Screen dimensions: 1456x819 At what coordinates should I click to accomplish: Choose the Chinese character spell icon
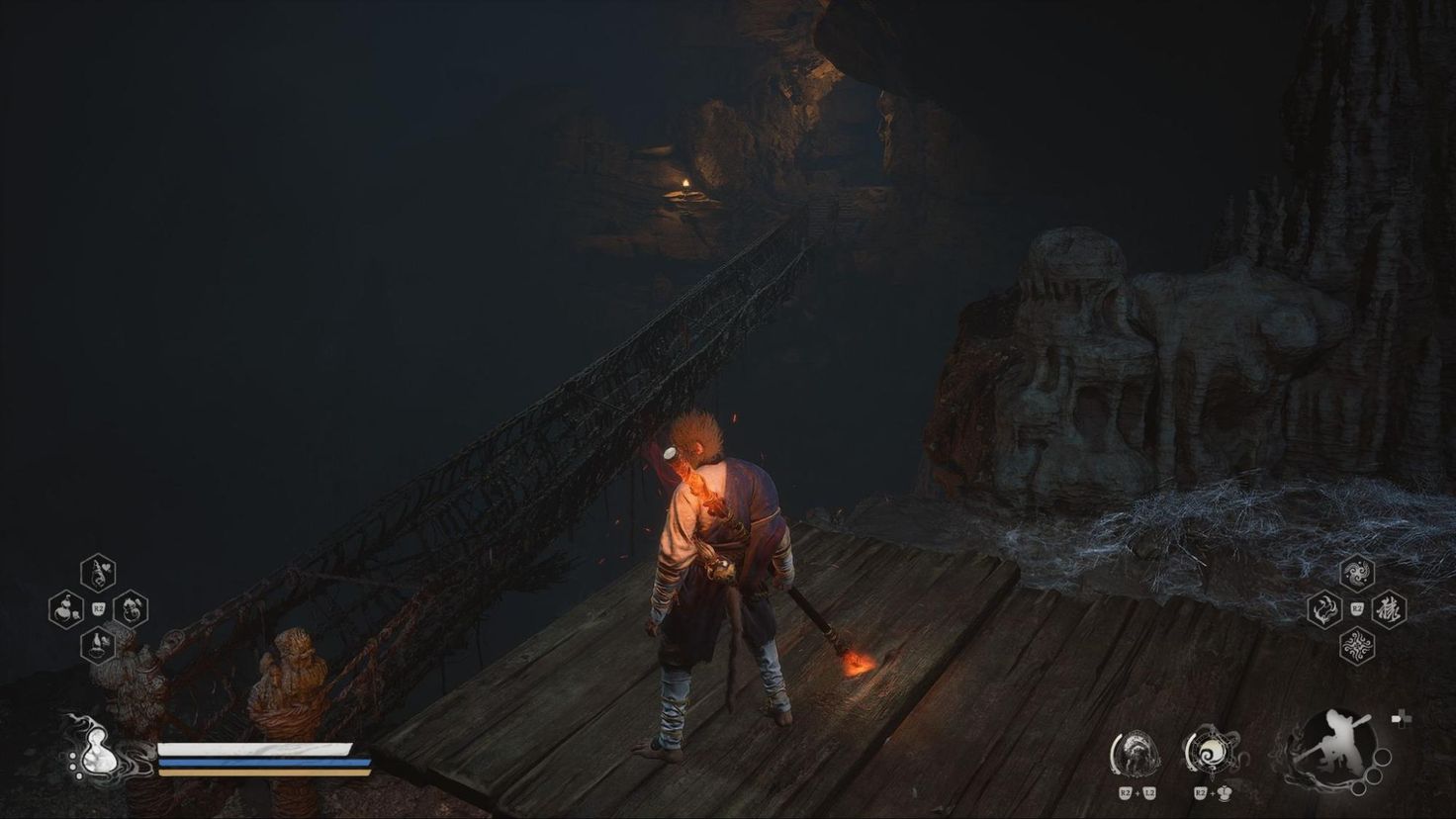tap(1389, 610)
